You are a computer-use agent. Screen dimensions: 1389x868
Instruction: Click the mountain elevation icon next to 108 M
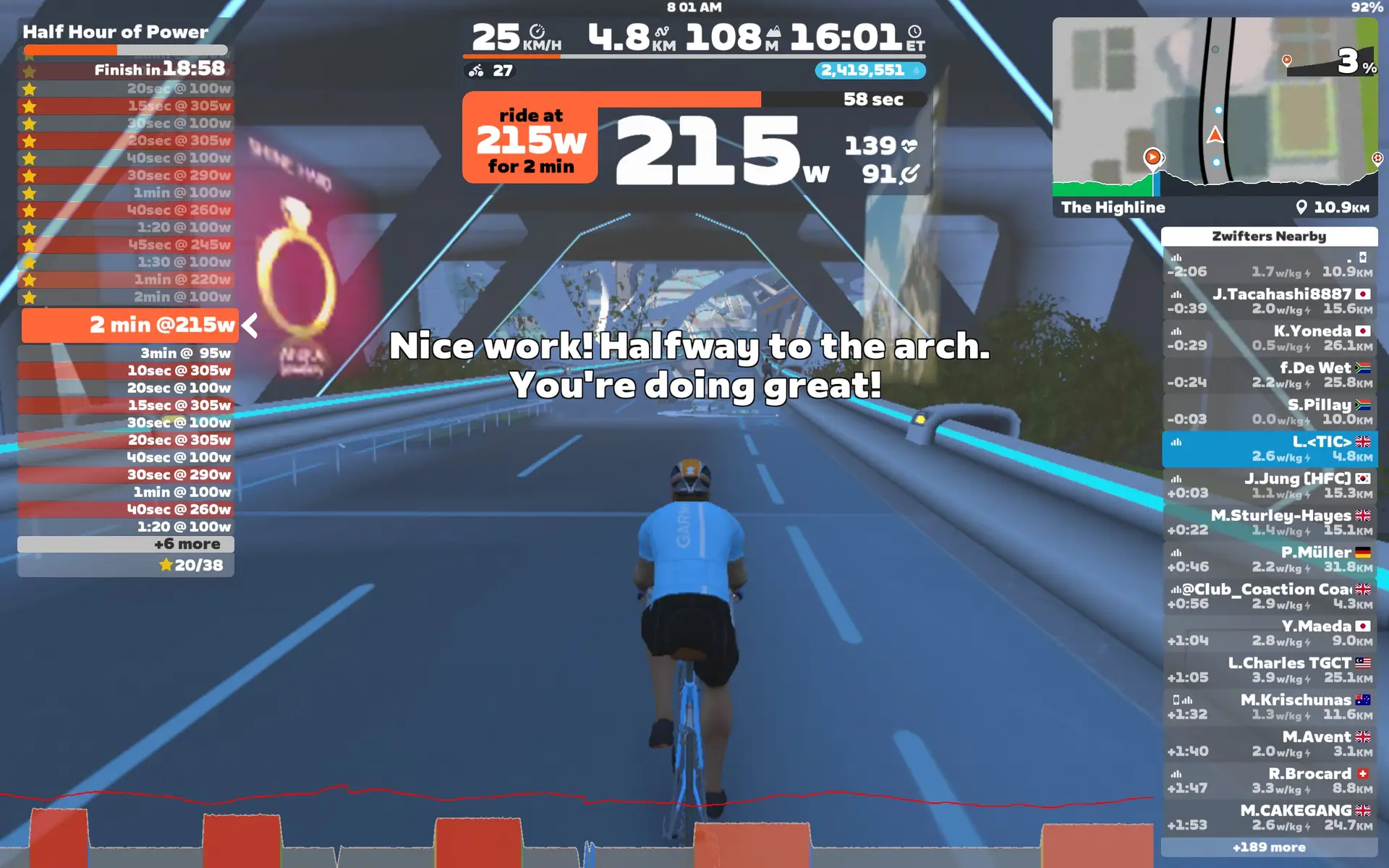point(774,30)
